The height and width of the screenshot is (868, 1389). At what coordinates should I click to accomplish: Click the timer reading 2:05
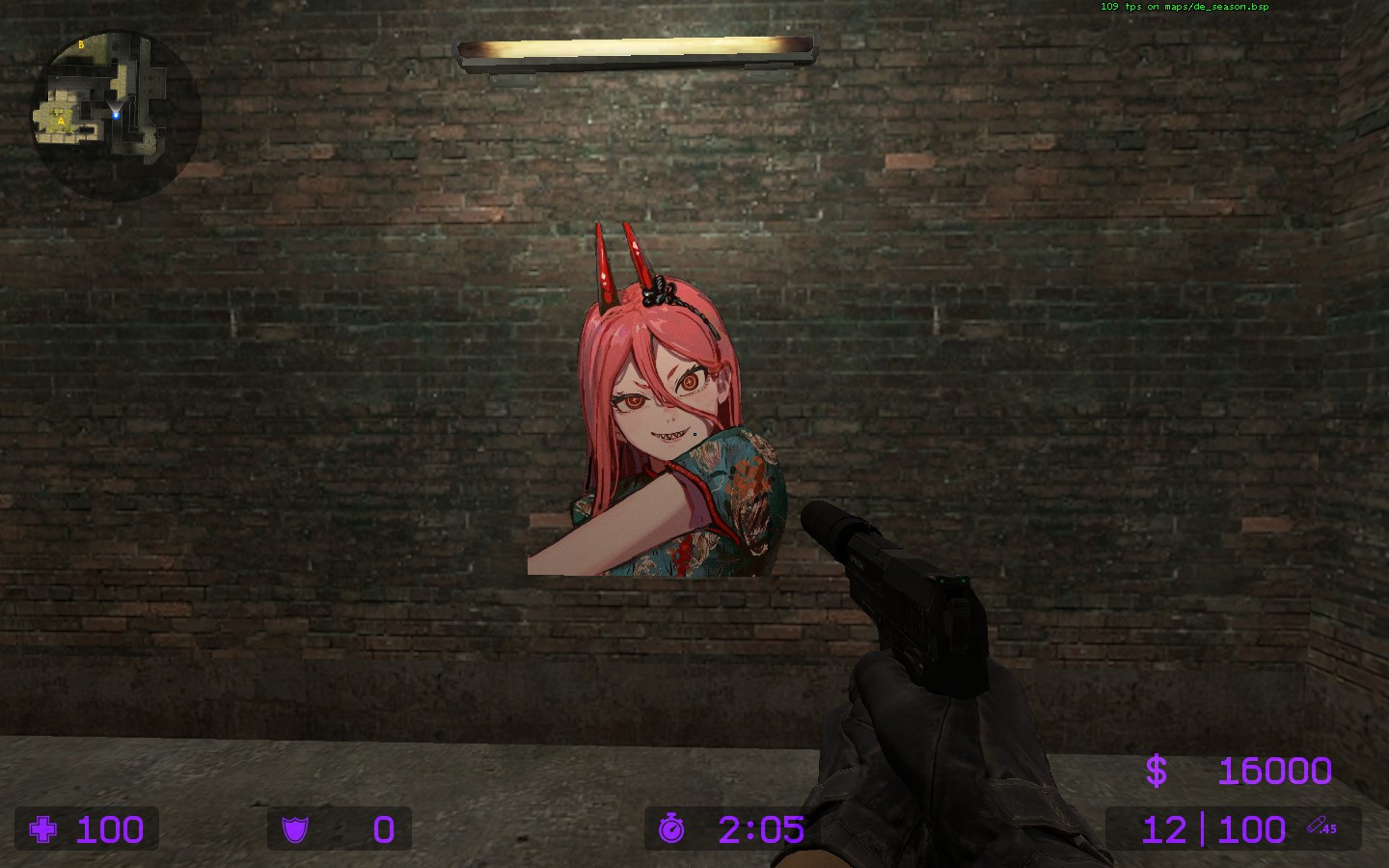(760, 829)
